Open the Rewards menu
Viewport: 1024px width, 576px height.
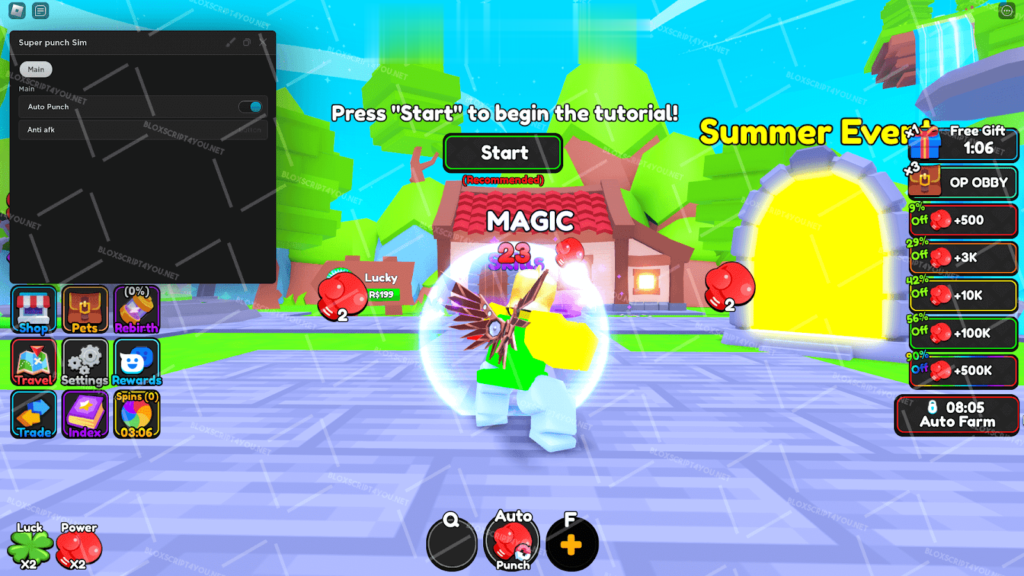136,362
